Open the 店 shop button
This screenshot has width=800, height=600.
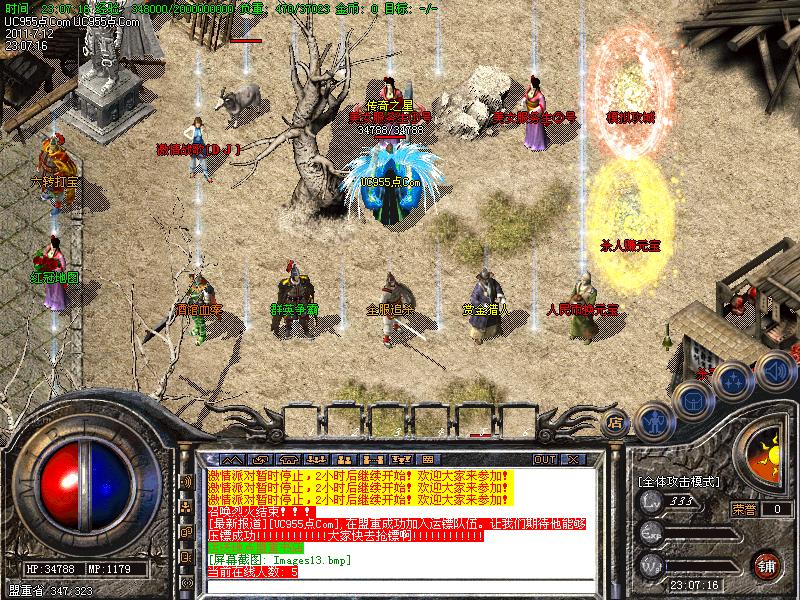click(x=615, y=423)
